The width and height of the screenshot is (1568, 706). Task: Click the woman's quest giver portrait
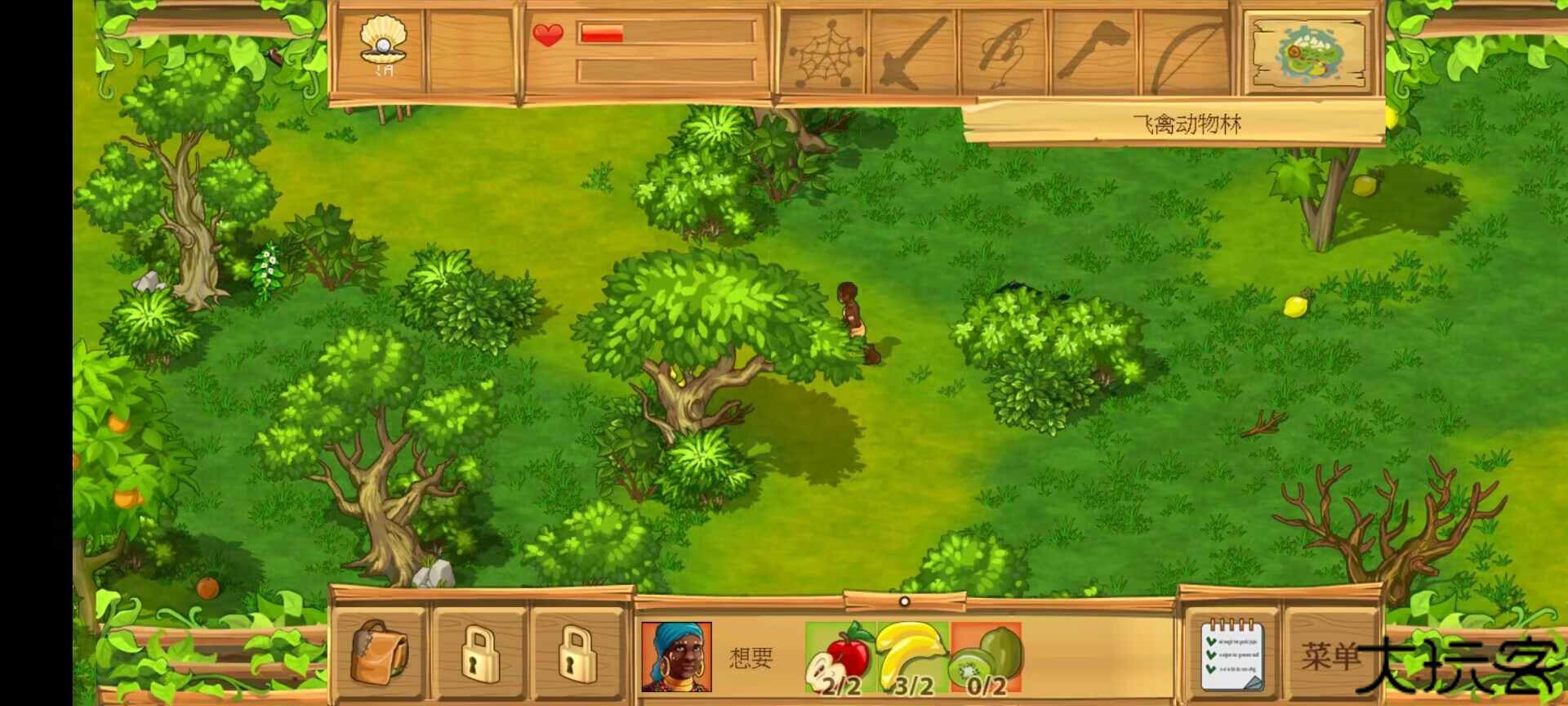(676, 657)
